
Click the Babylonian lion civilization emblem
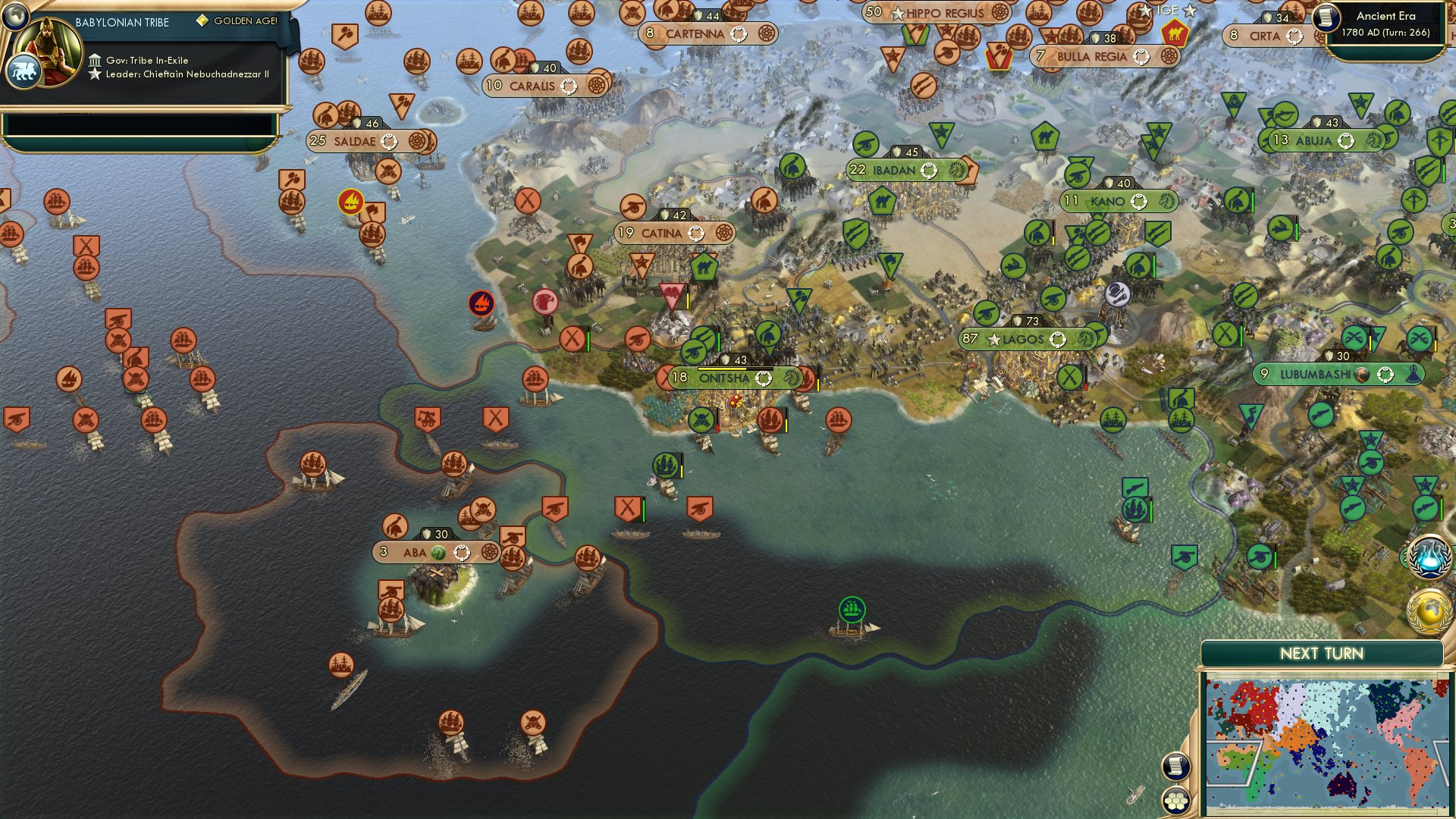click(24, 71)
